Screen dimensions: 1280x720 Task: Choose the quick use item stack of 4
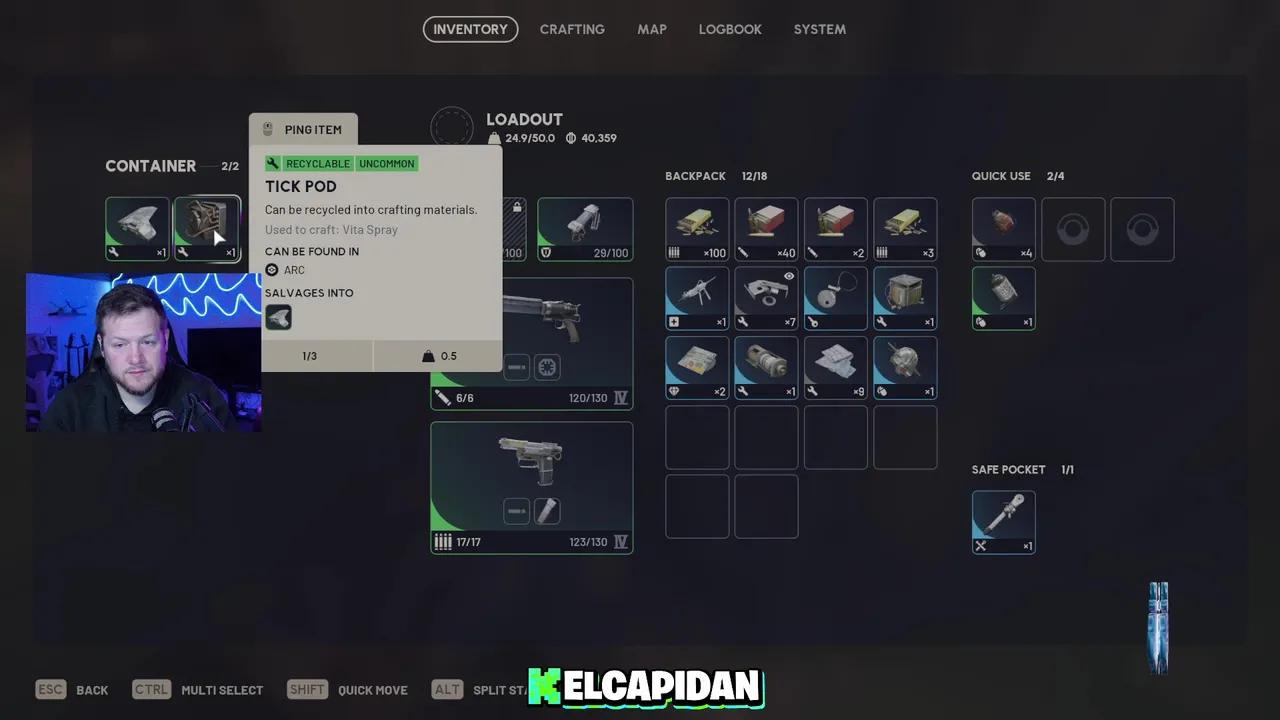1003,228
